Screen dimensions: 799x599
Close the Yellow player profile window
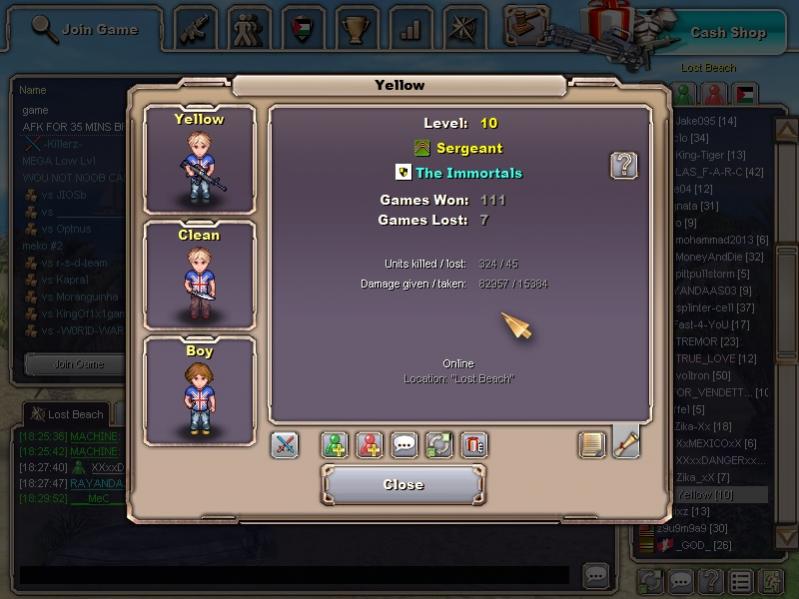pos(403,485)
